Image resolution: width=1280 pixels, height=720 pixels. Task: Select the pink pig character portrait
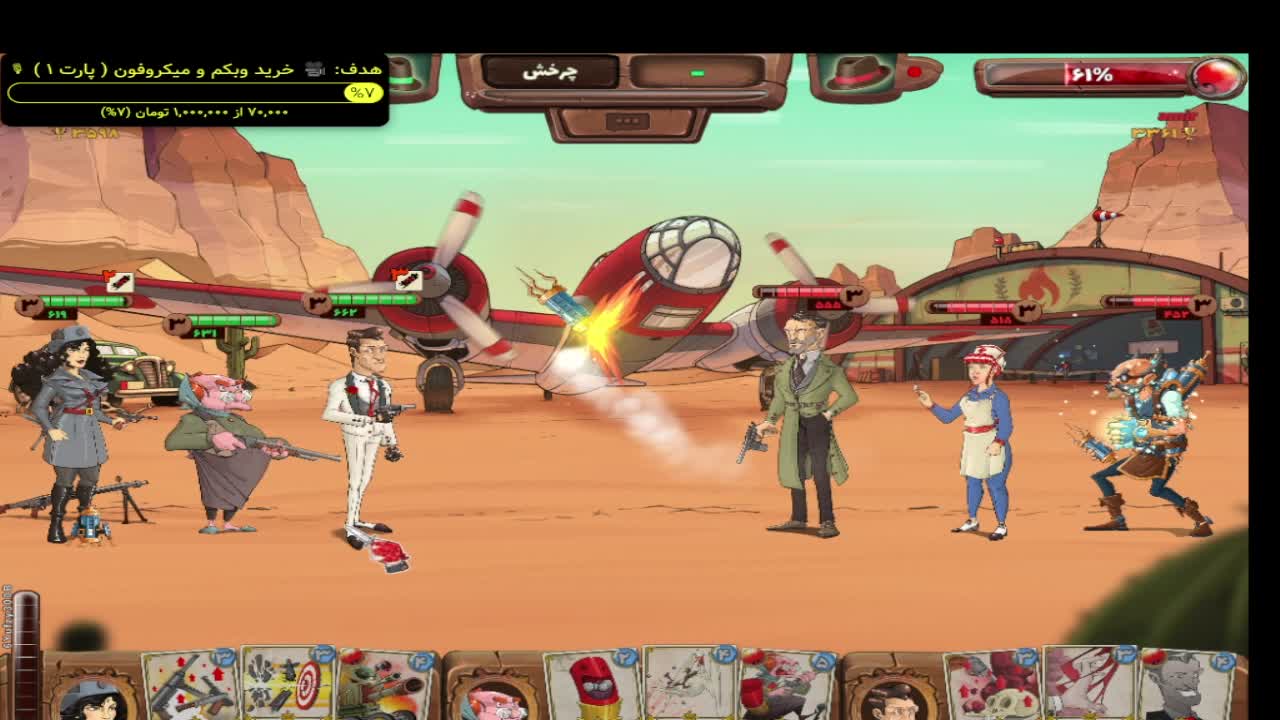493,702
